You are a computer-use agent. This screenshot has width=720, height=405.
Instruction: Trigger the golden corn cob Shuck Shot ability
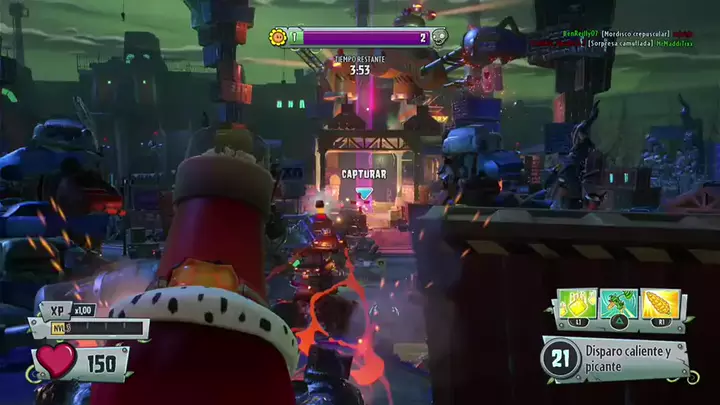[x=660, y=303]
